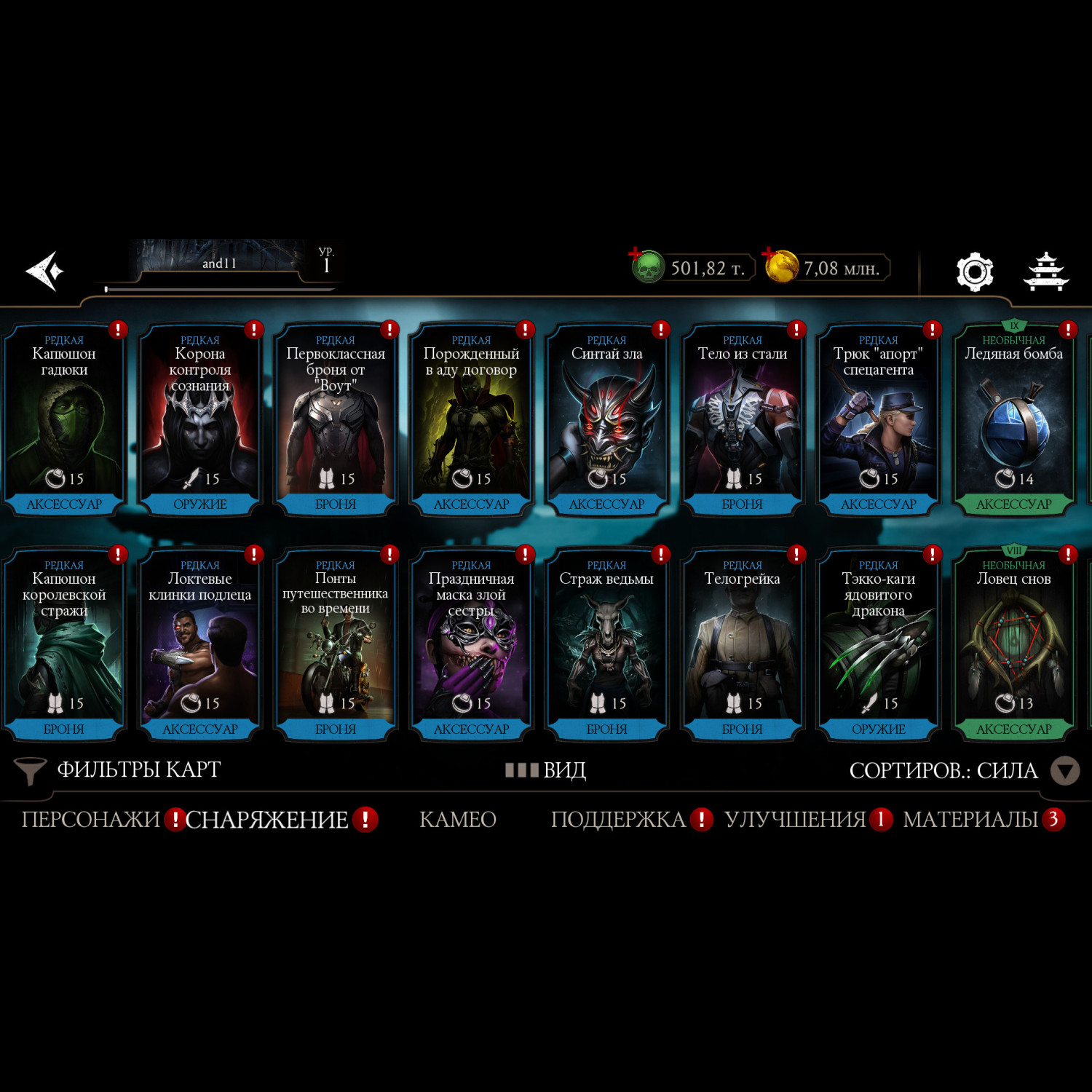Choose the Страж ведьмы armor card
Viewport: 1092px width, 1092px height.
(x=606, y=644)
